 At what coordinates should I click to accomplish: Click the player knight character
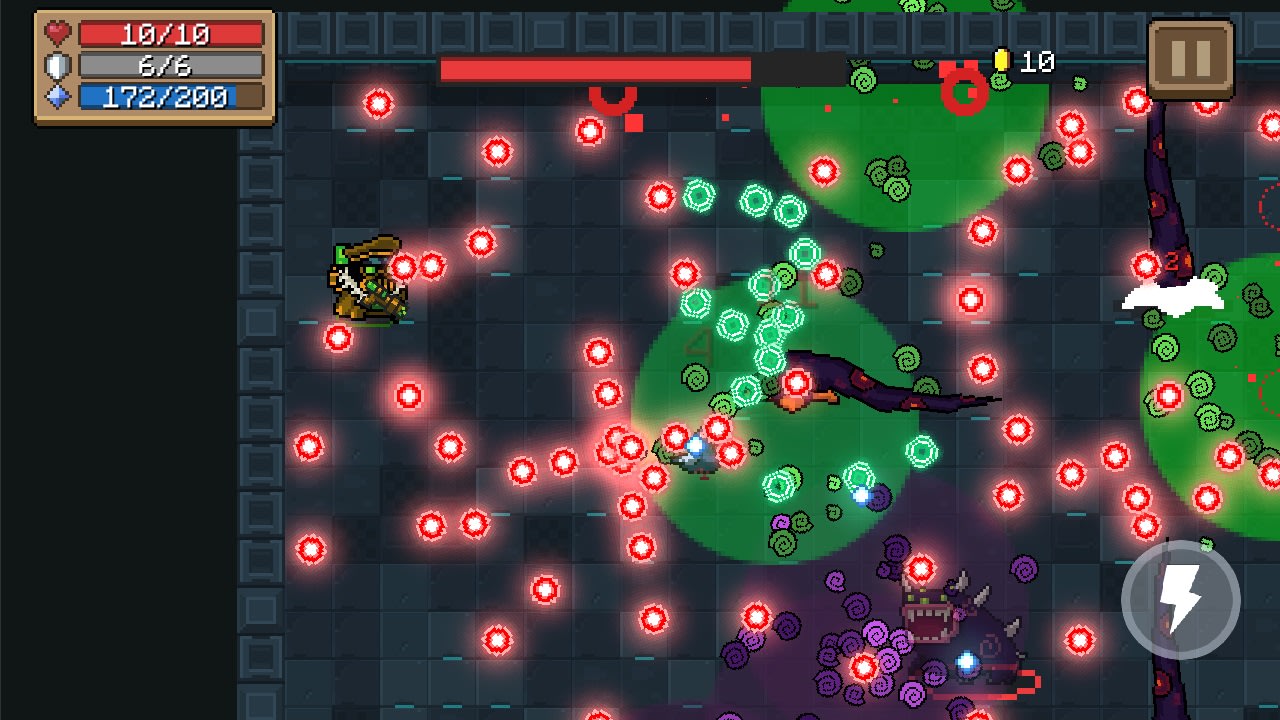point(365,280)
